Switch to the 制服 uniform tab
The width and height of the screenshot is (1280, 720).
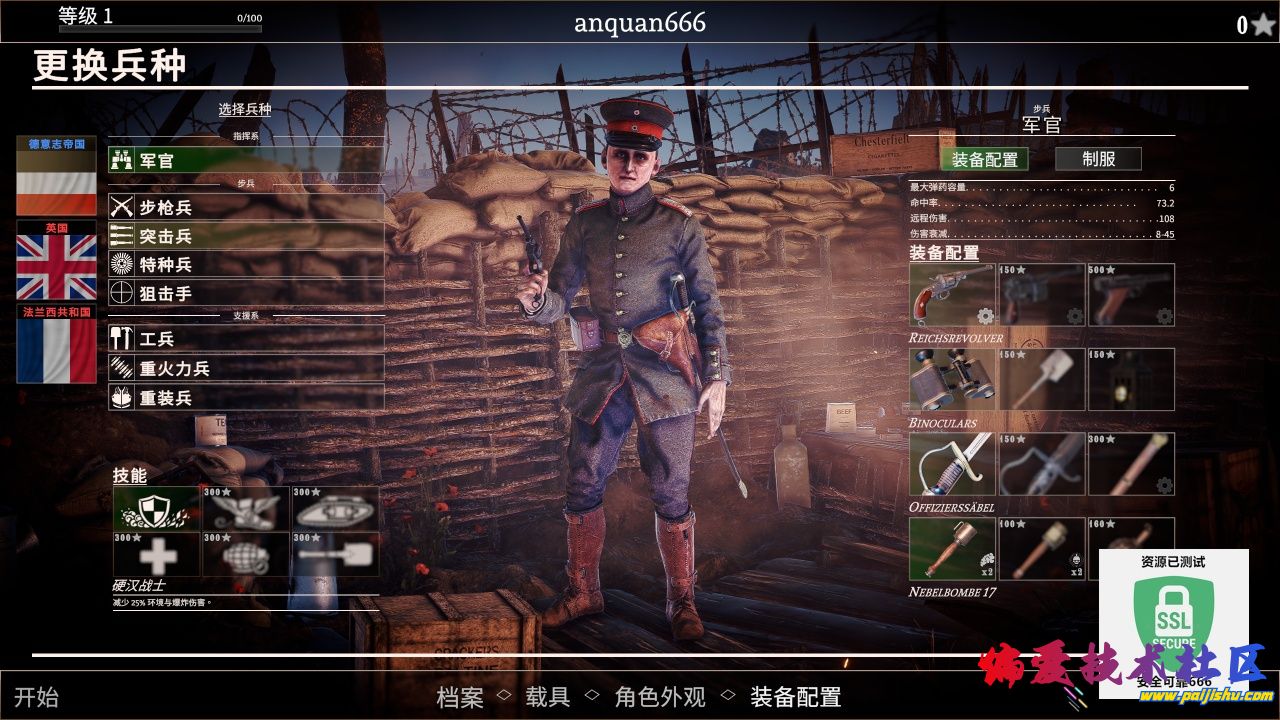(1098, 158)
